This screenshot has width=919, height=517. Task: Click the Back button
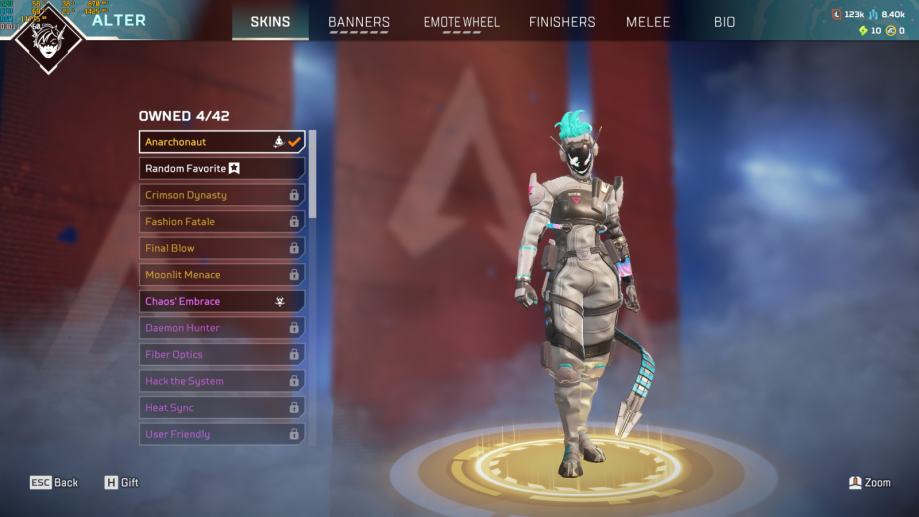tap(54, 483)
